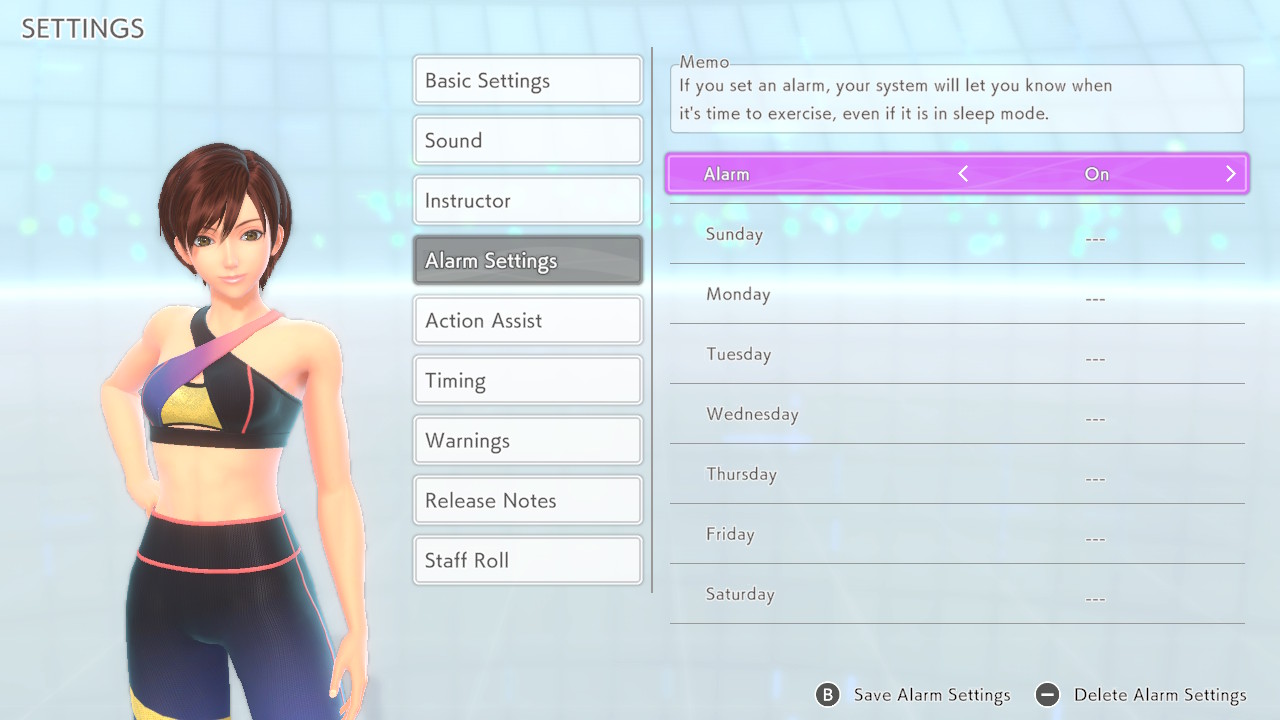Screen dimensions: 1280x720
Task: Go to the Timing settings
Action: 527,381
